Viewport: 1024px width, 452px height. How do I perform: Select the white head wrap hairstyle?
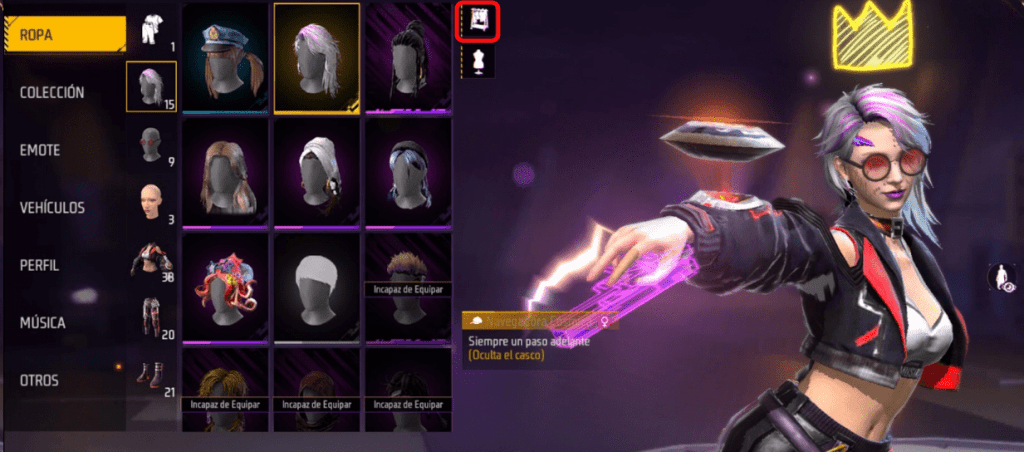point(316,172)
